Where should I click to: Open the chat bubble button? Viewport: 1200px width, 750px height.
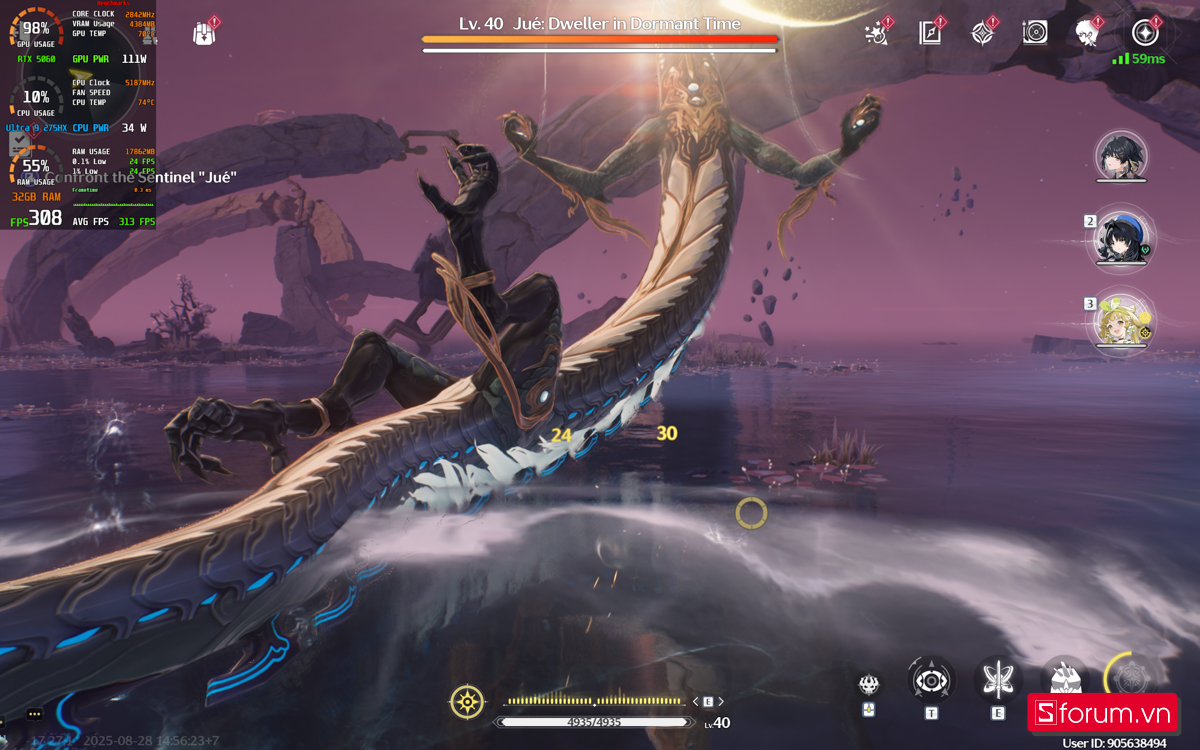tap(35, 714)
